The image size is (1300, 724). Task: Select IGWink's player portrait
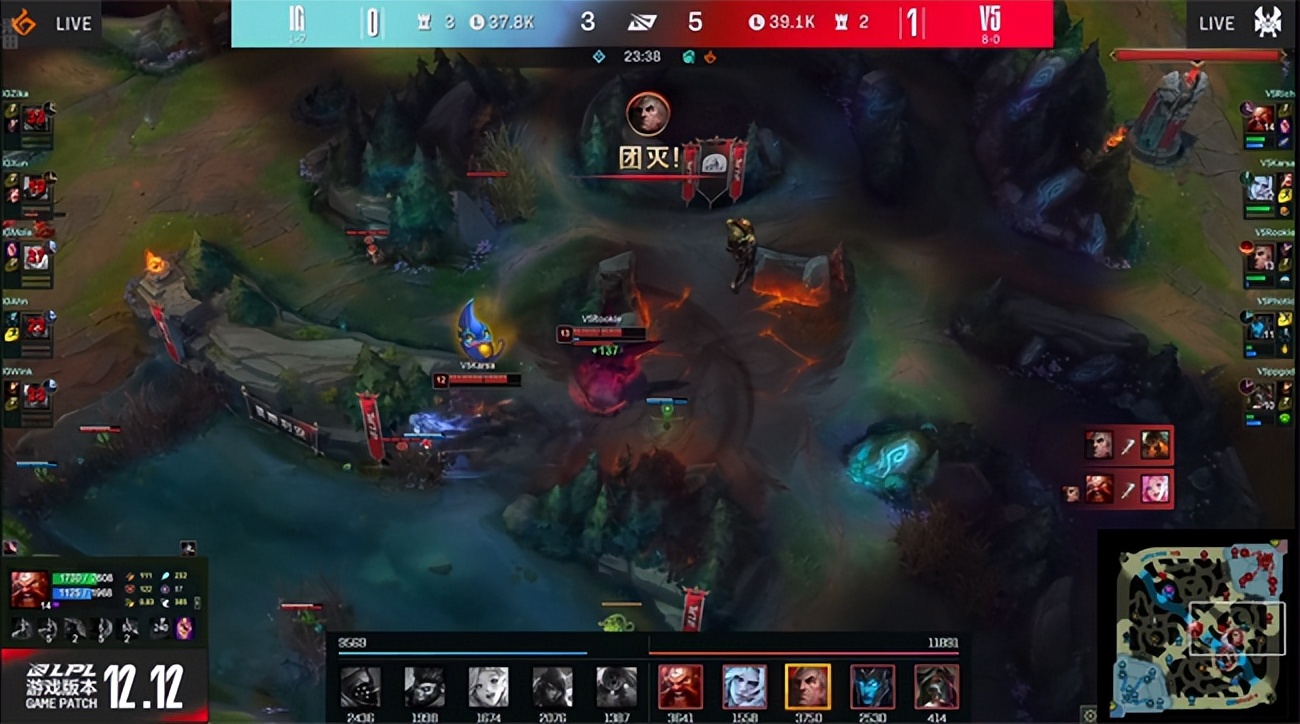[37, 395]
